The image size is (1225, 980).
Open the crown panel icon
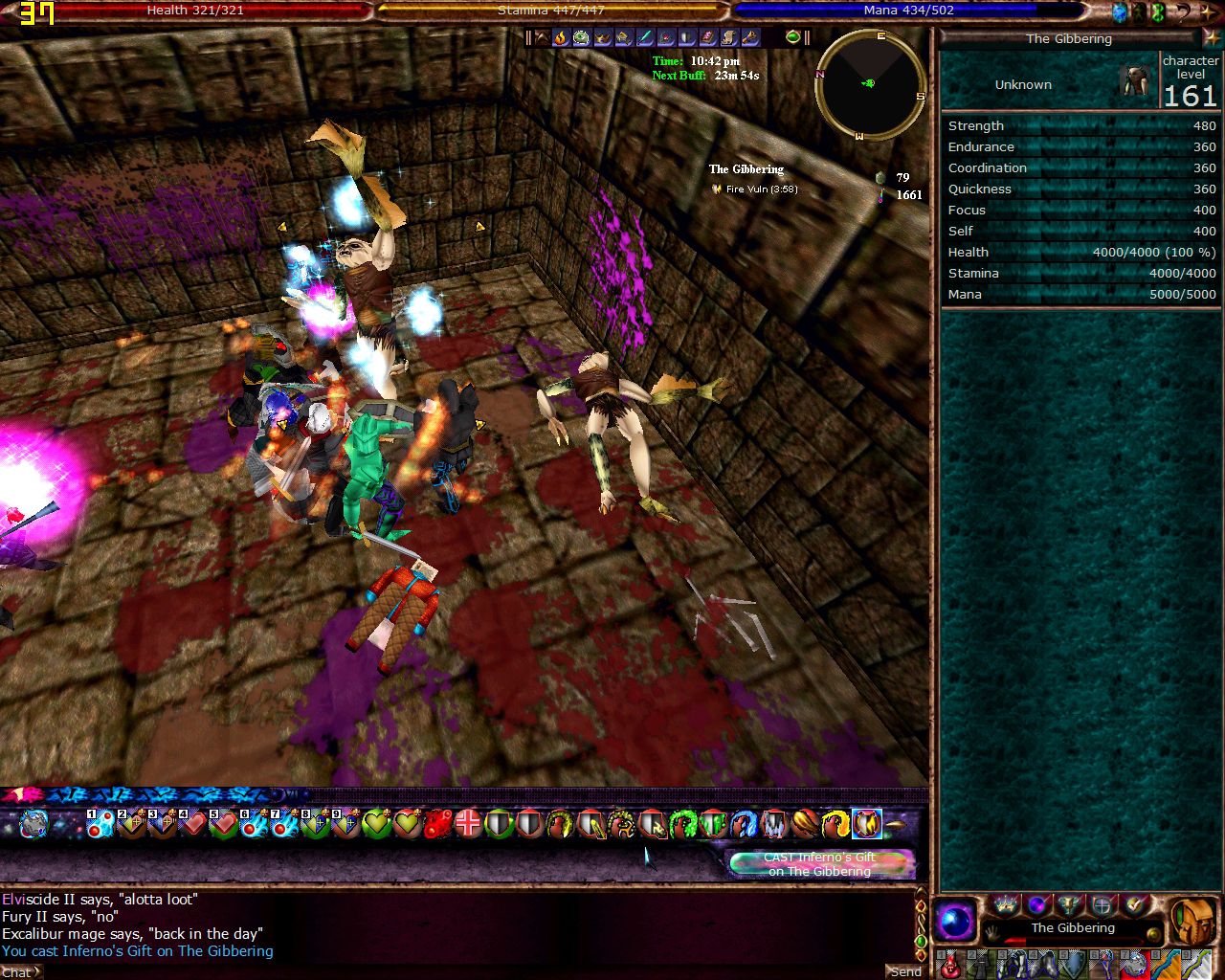(x=1005, y=903)
